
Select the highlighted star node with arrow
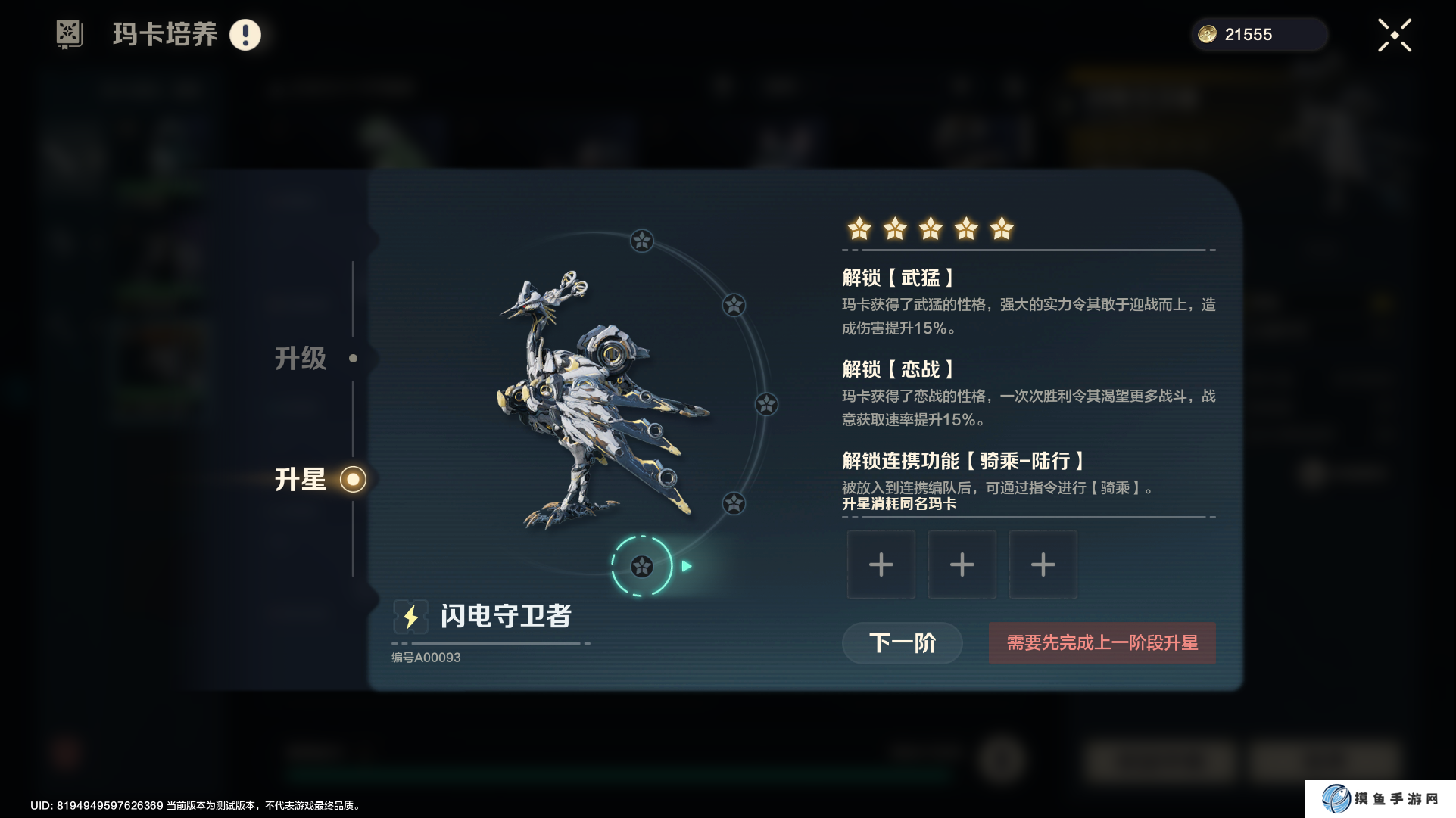coord(642,566)
